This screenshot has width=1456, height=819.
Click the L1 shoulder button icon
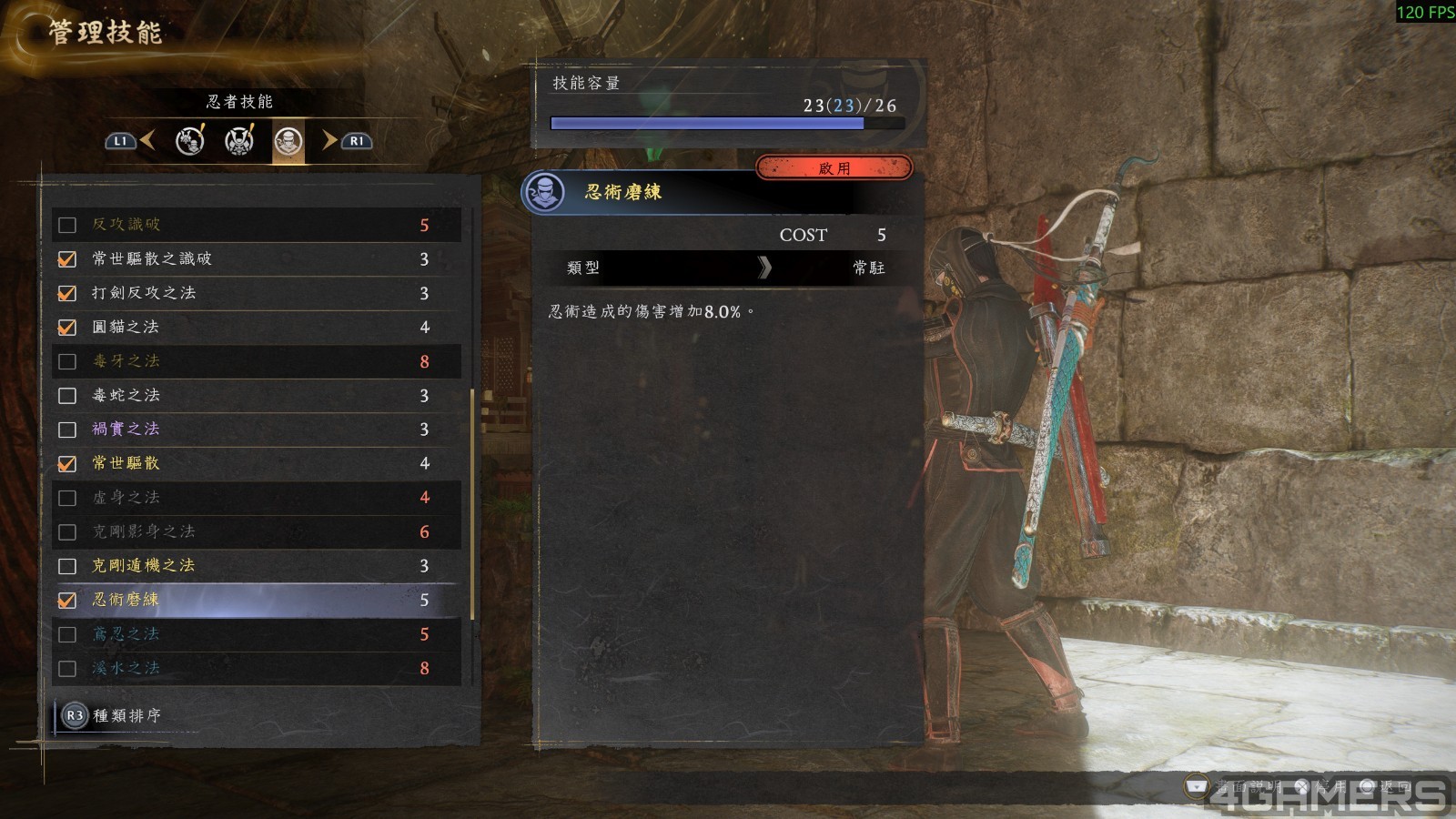(119, 142)
